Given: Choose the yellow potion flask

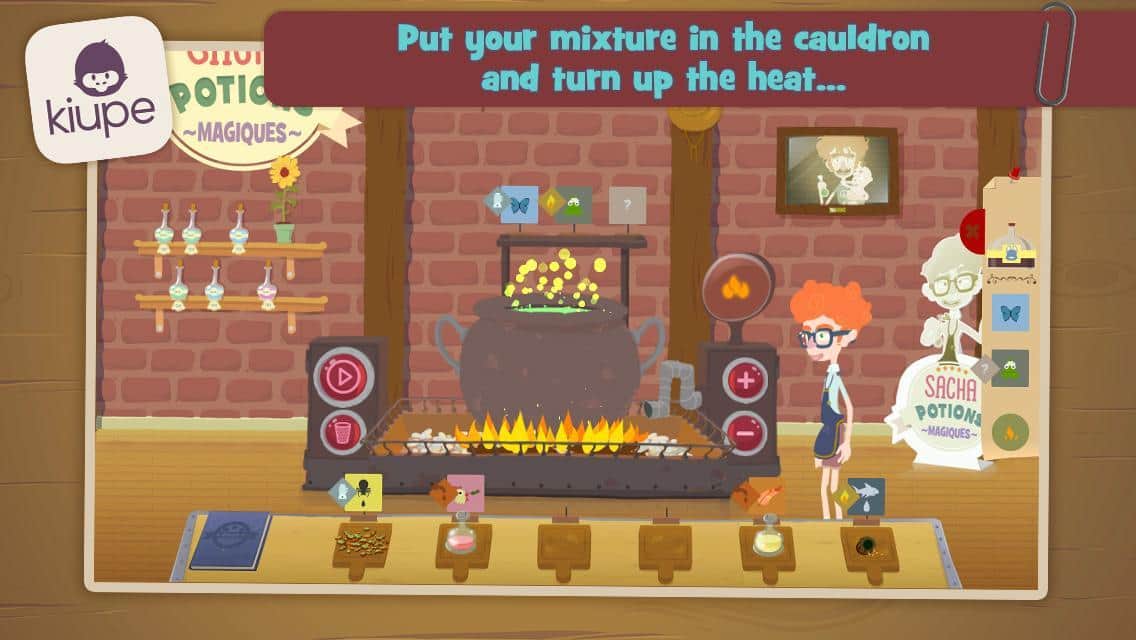Looking at the screenshot, I should coord(767,538).
